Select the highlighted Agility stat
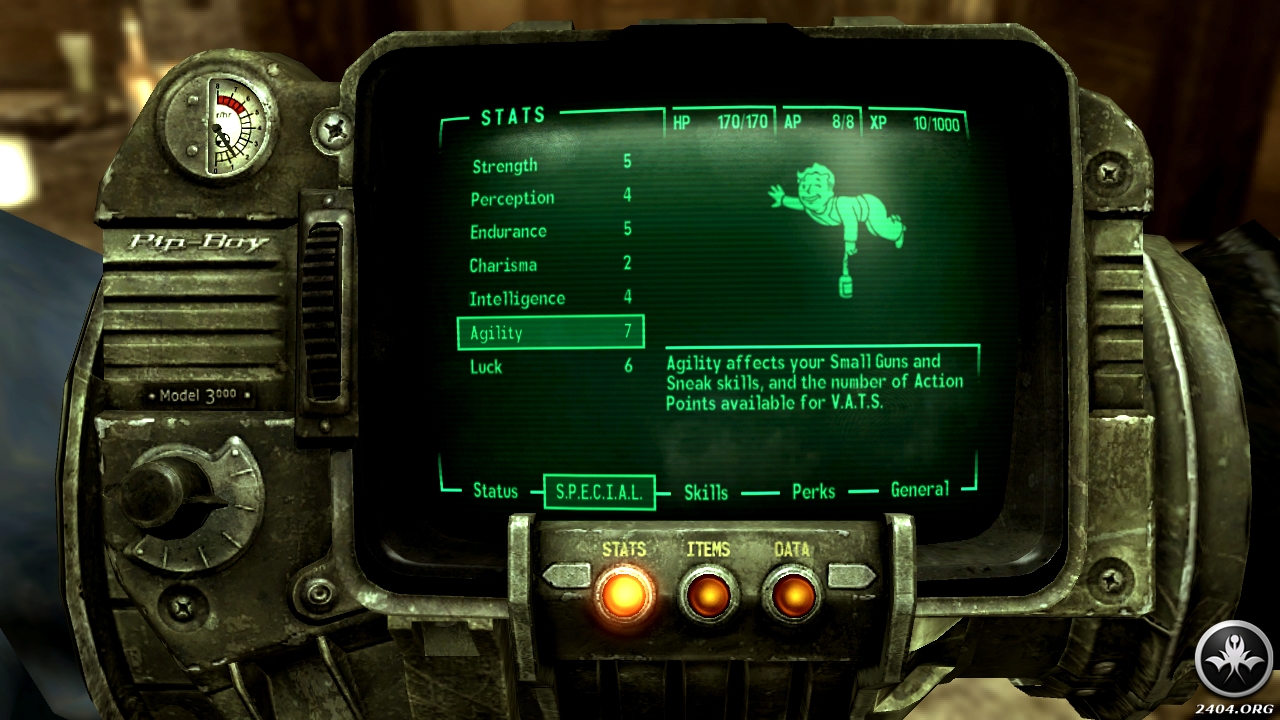Viewport: 1280px width, 720px height. [550, 333]
